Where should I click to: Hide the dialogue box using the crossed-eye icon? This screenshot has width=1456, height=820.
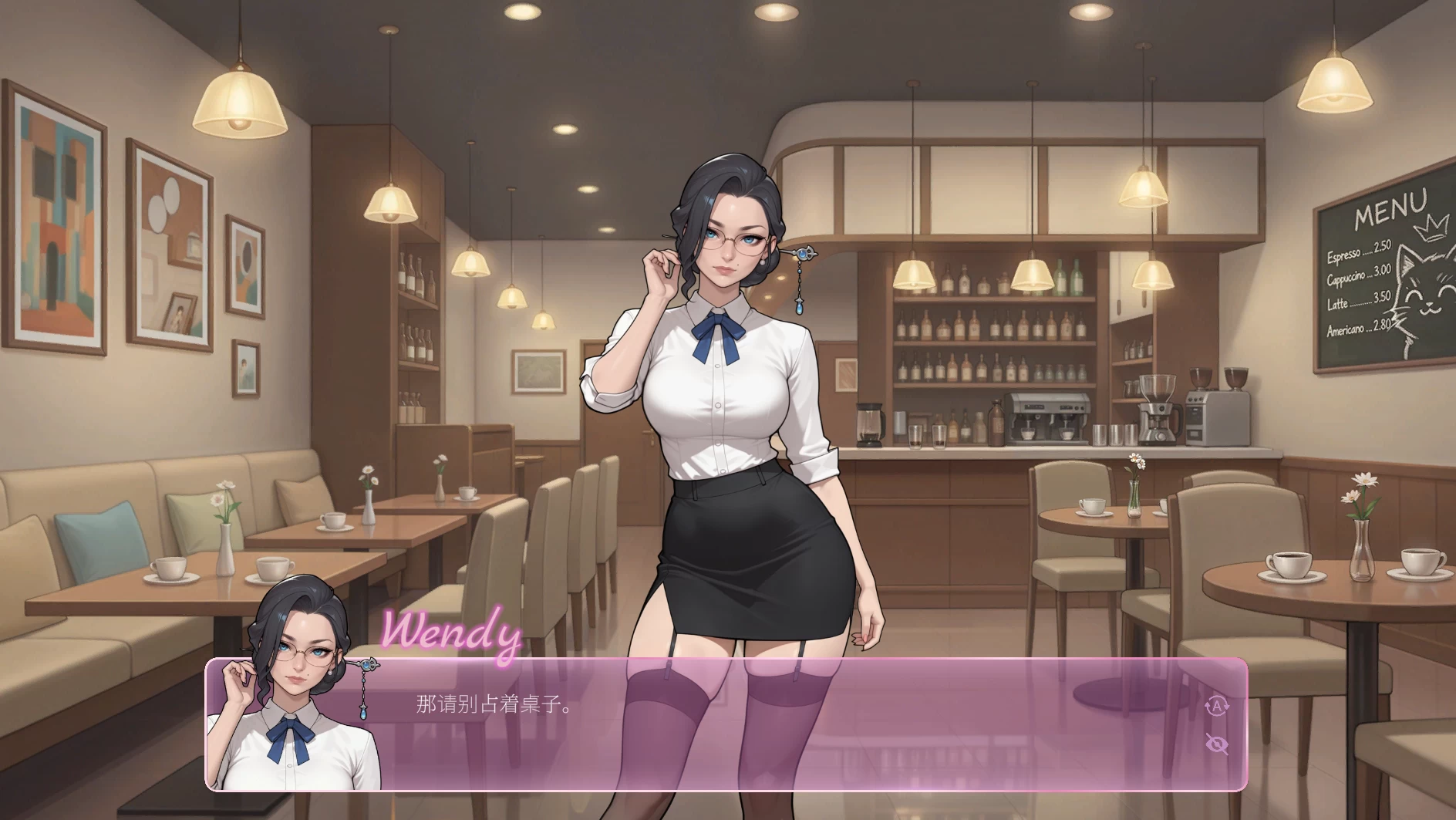(1216, 744)
